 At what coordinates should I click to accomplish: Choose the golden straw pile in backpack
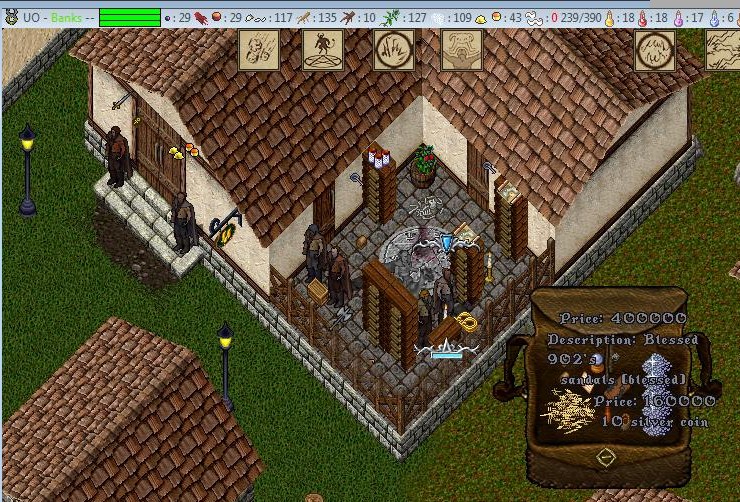click(x=567, y=410)
